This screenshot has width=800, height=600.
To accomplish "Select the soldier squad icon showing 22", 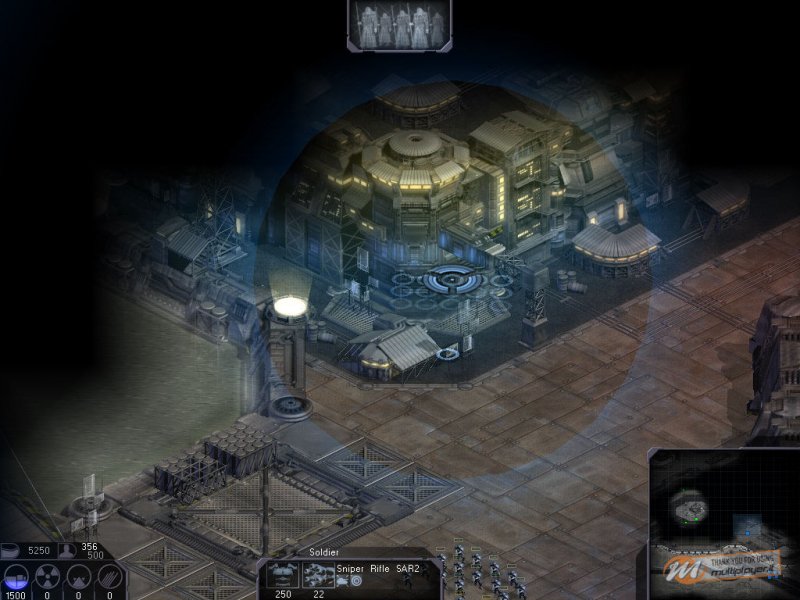I will [x=318, y=576].
